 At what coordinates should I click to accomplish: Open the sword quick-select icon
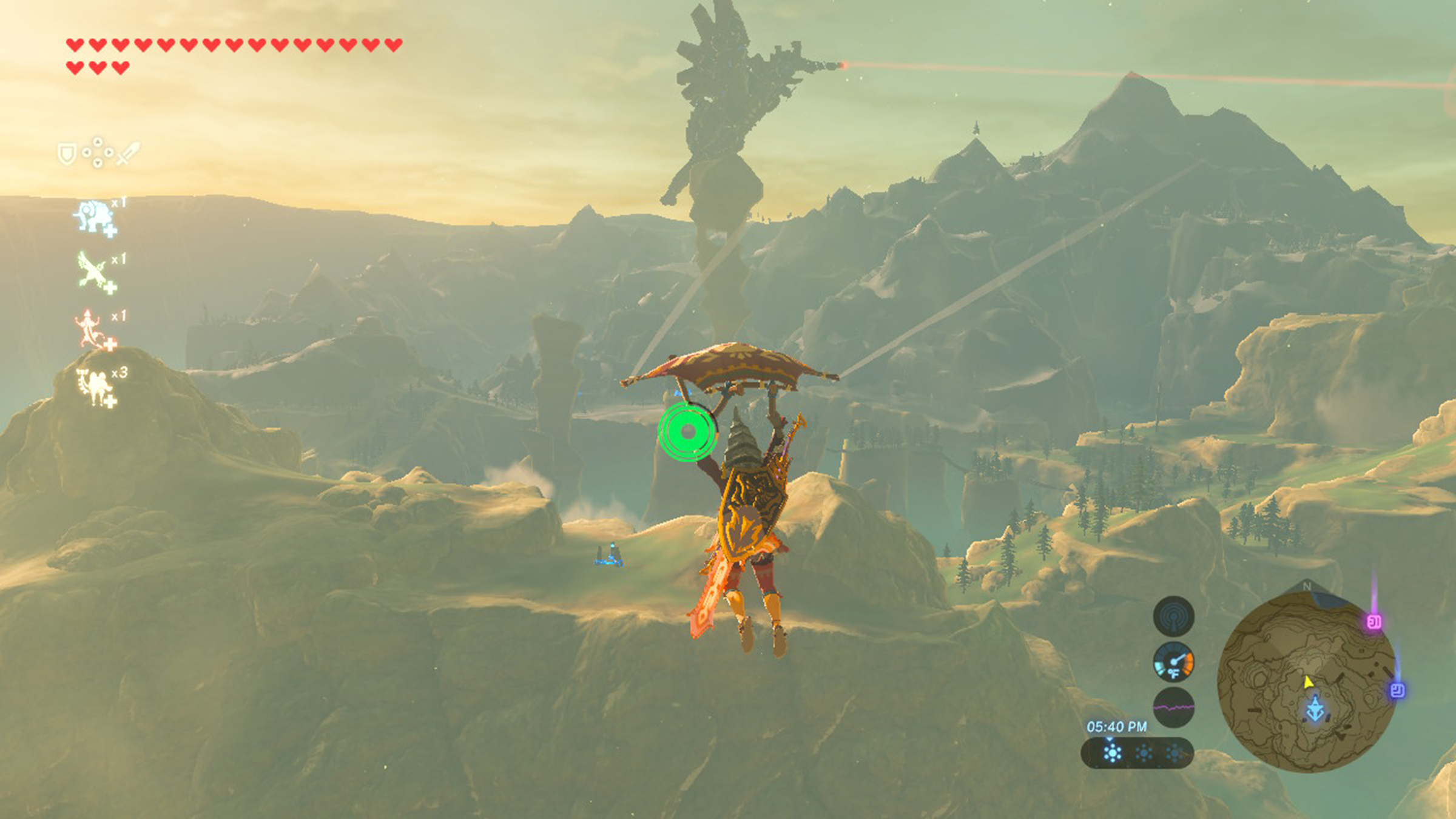coord(128,153)
